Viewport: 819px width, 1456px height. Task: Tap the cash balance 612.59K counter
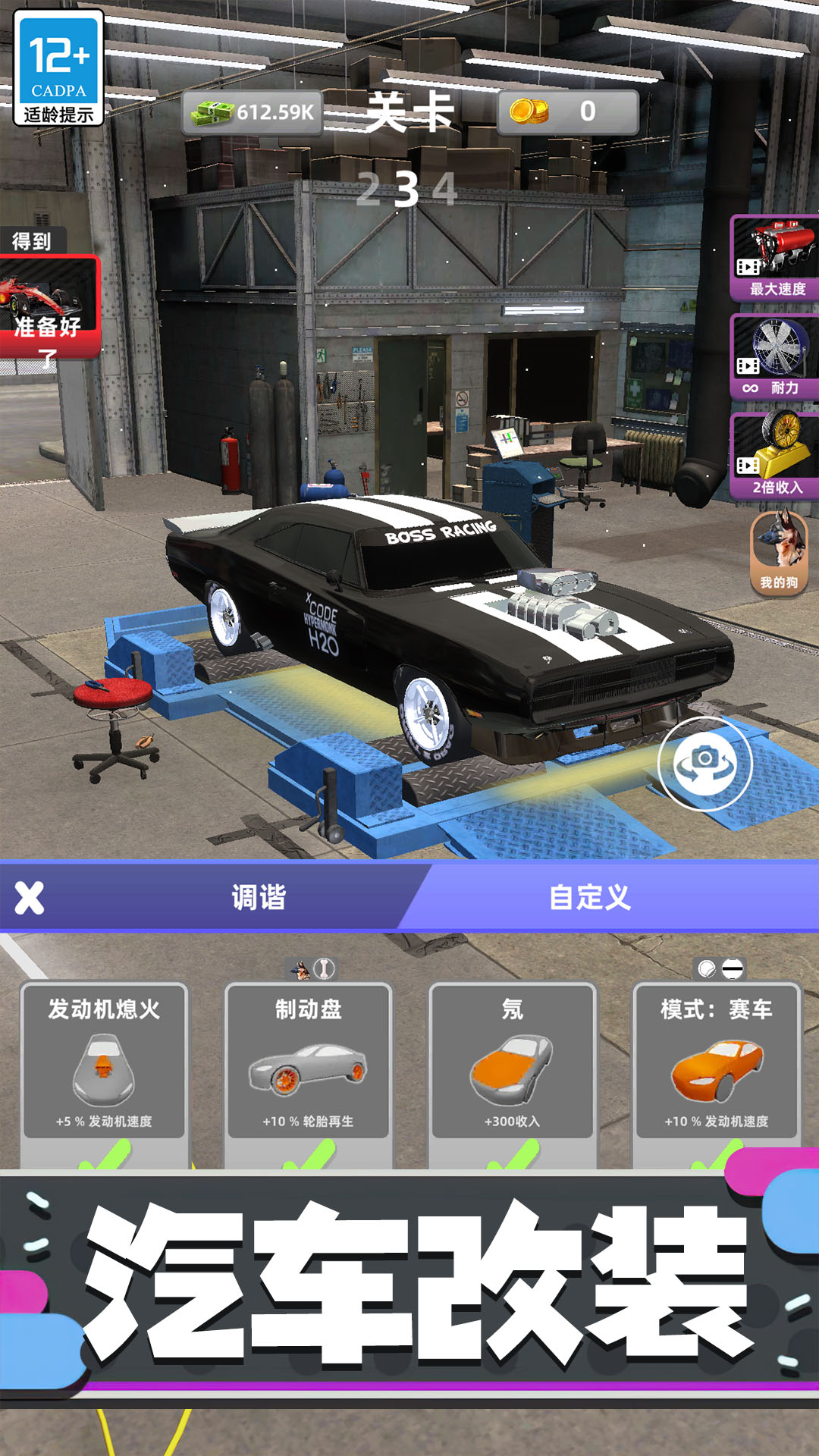click(x=254, y=112)
